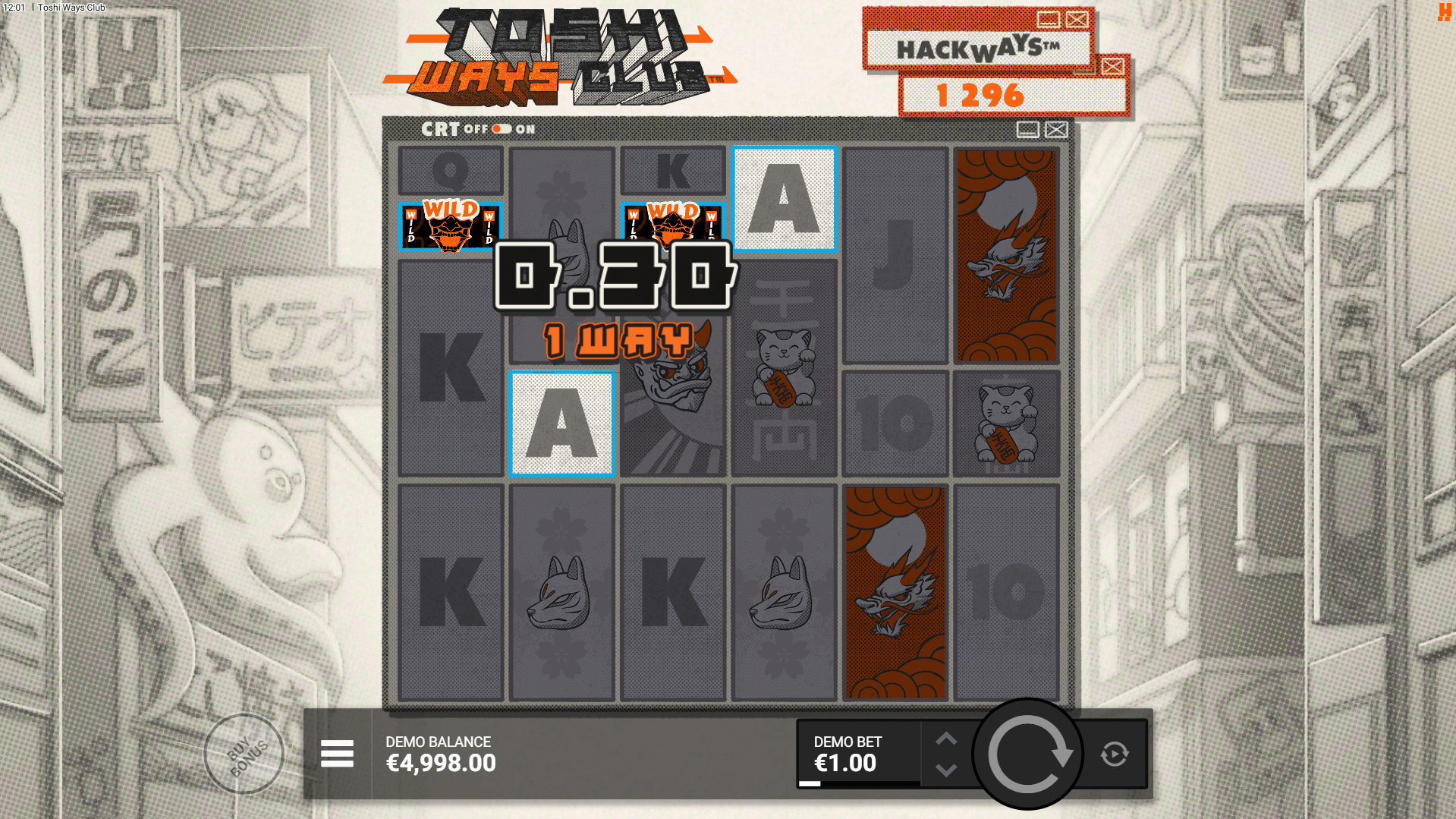Increase the bet with the up arrow
The width and height of the screenshot is (1456, 819).
click(945, 739)
